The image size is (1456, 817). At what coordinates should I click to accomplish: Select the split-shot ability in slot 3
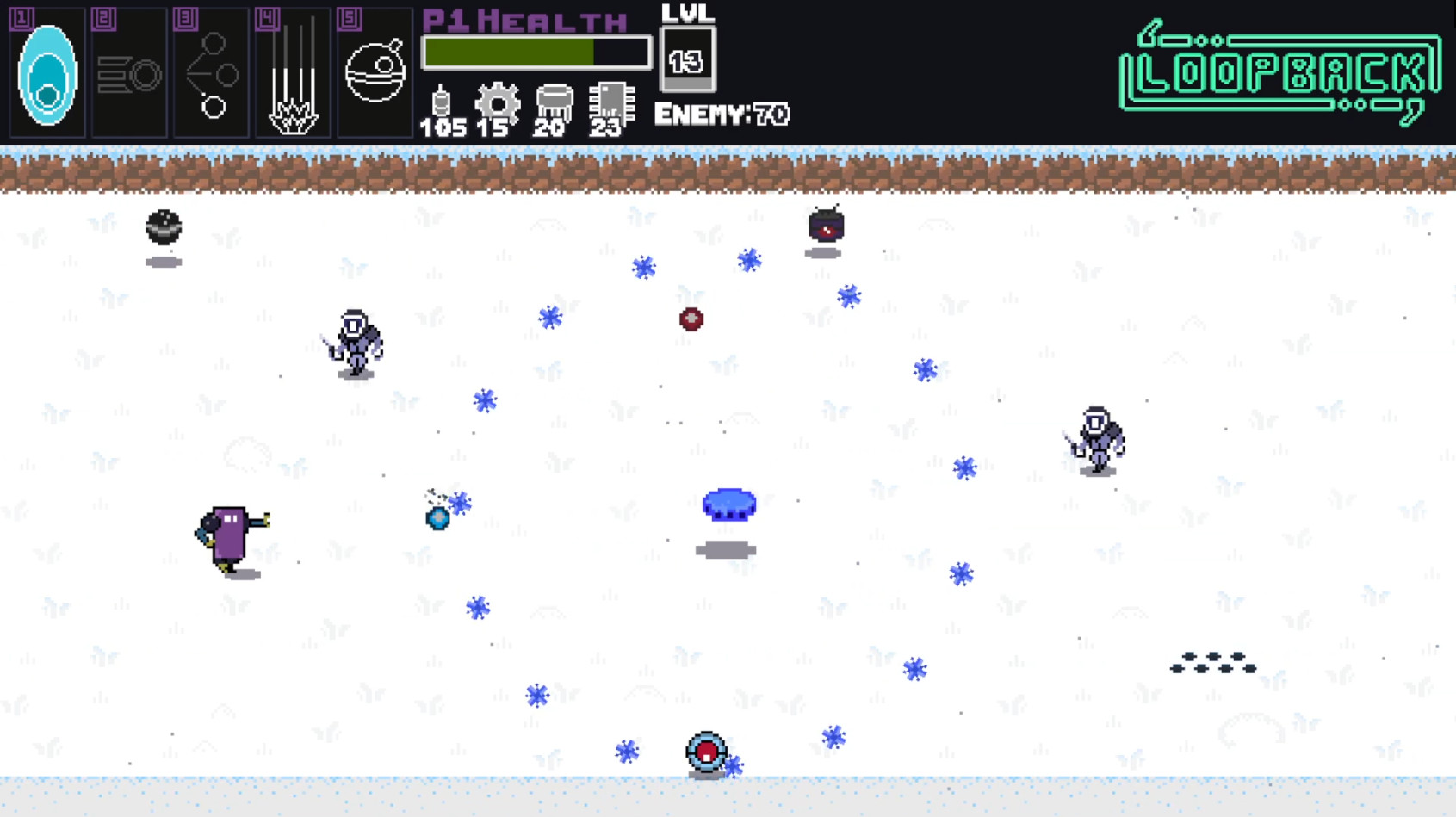[209, 72]
